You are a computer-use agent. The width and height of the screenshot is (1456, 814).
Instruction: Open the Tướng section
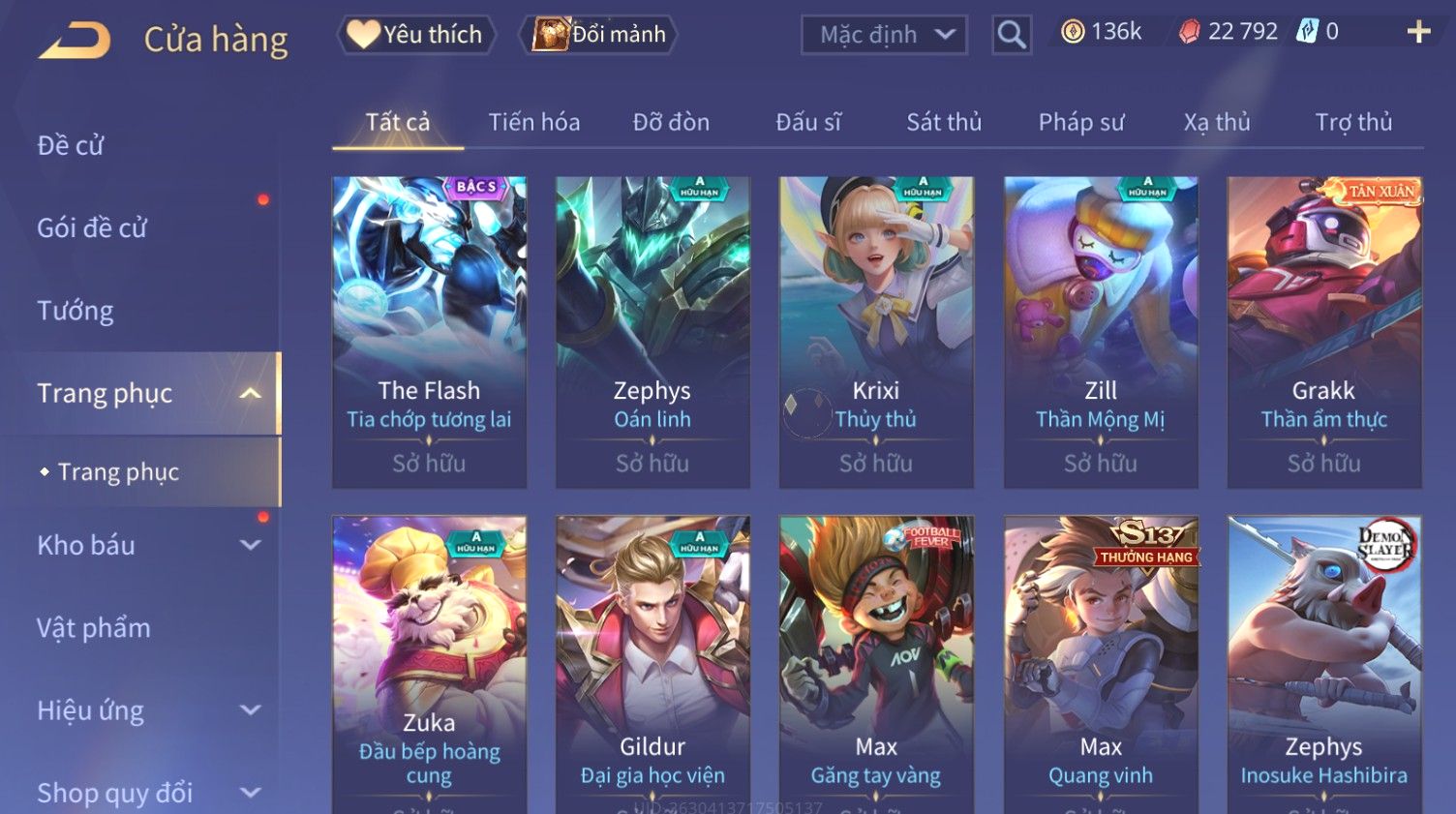tap(76, 311)
